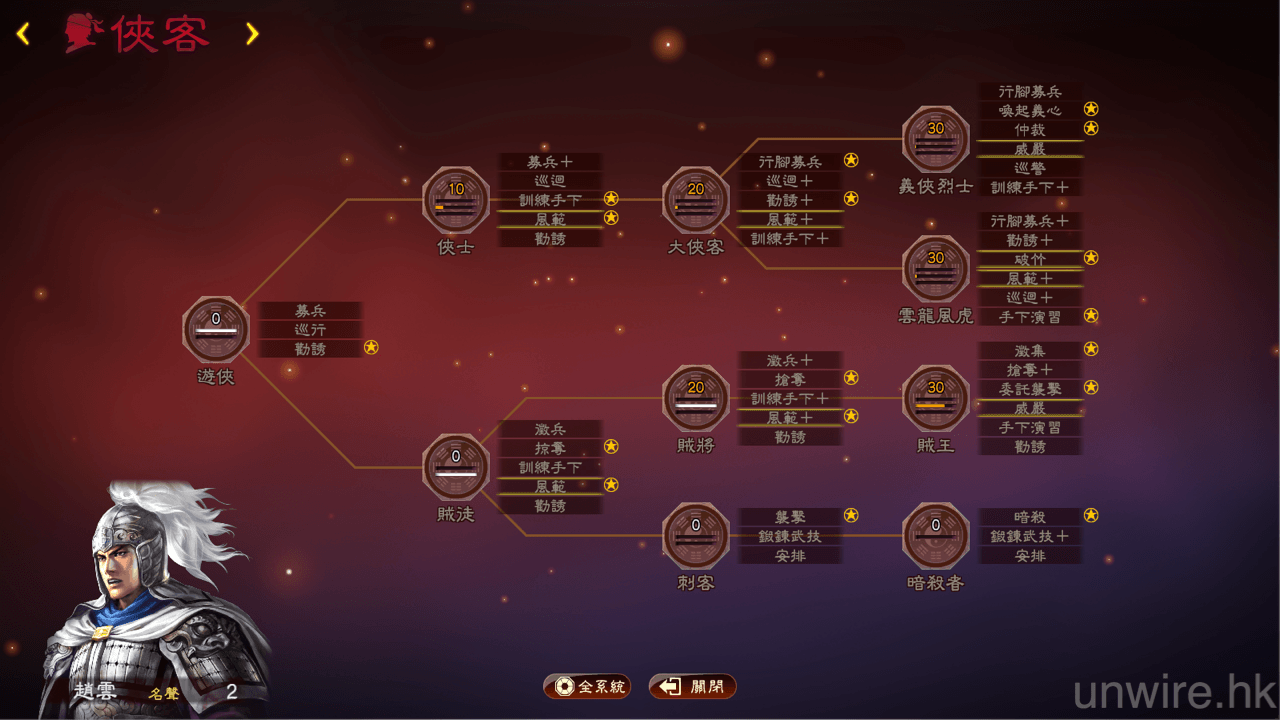Go to next category with right arrow

click(252, 34)
